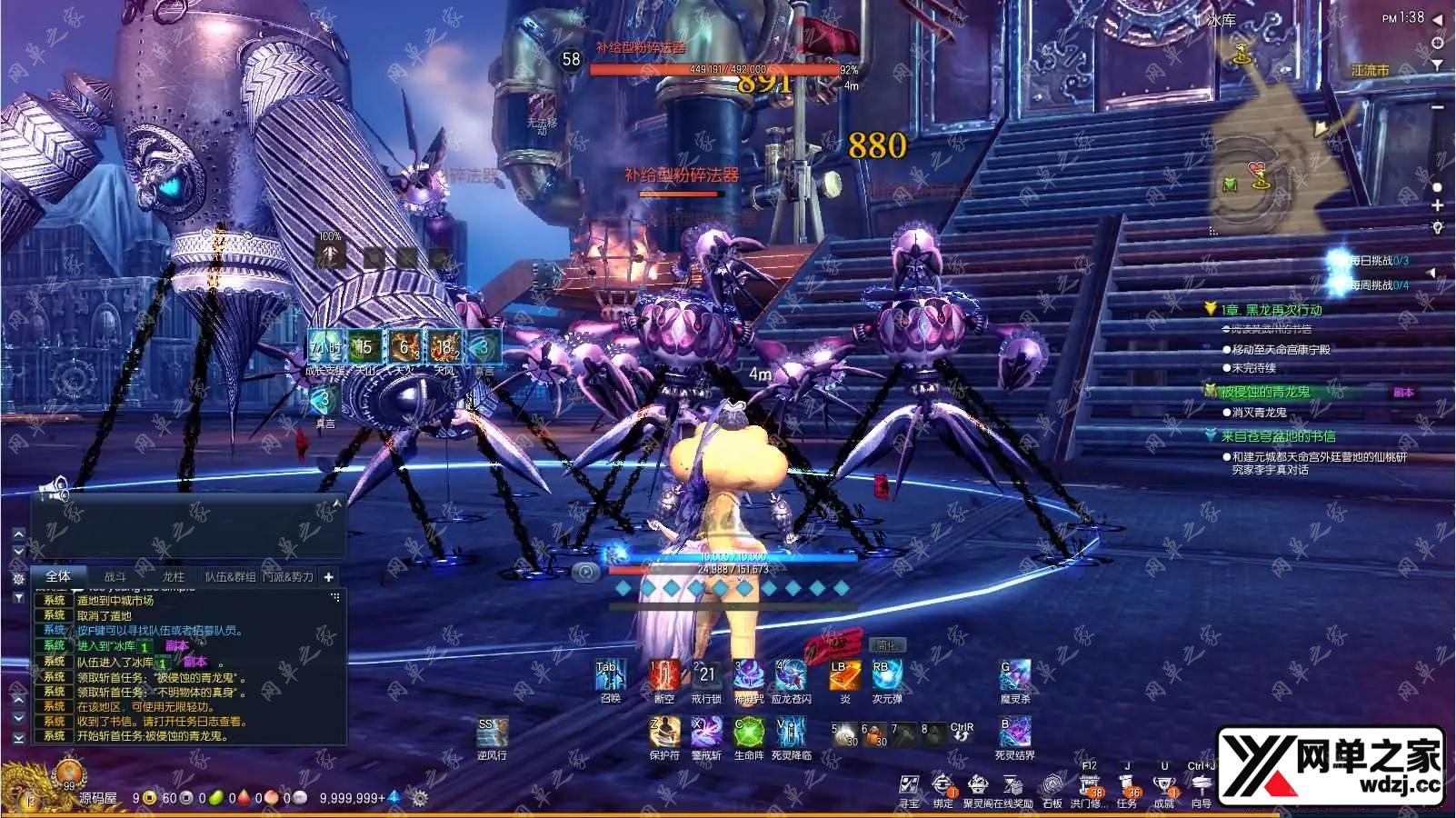1456x818 pixels.
Task: Switch chat to the 战斗 tab
Action: pos(115,576)
